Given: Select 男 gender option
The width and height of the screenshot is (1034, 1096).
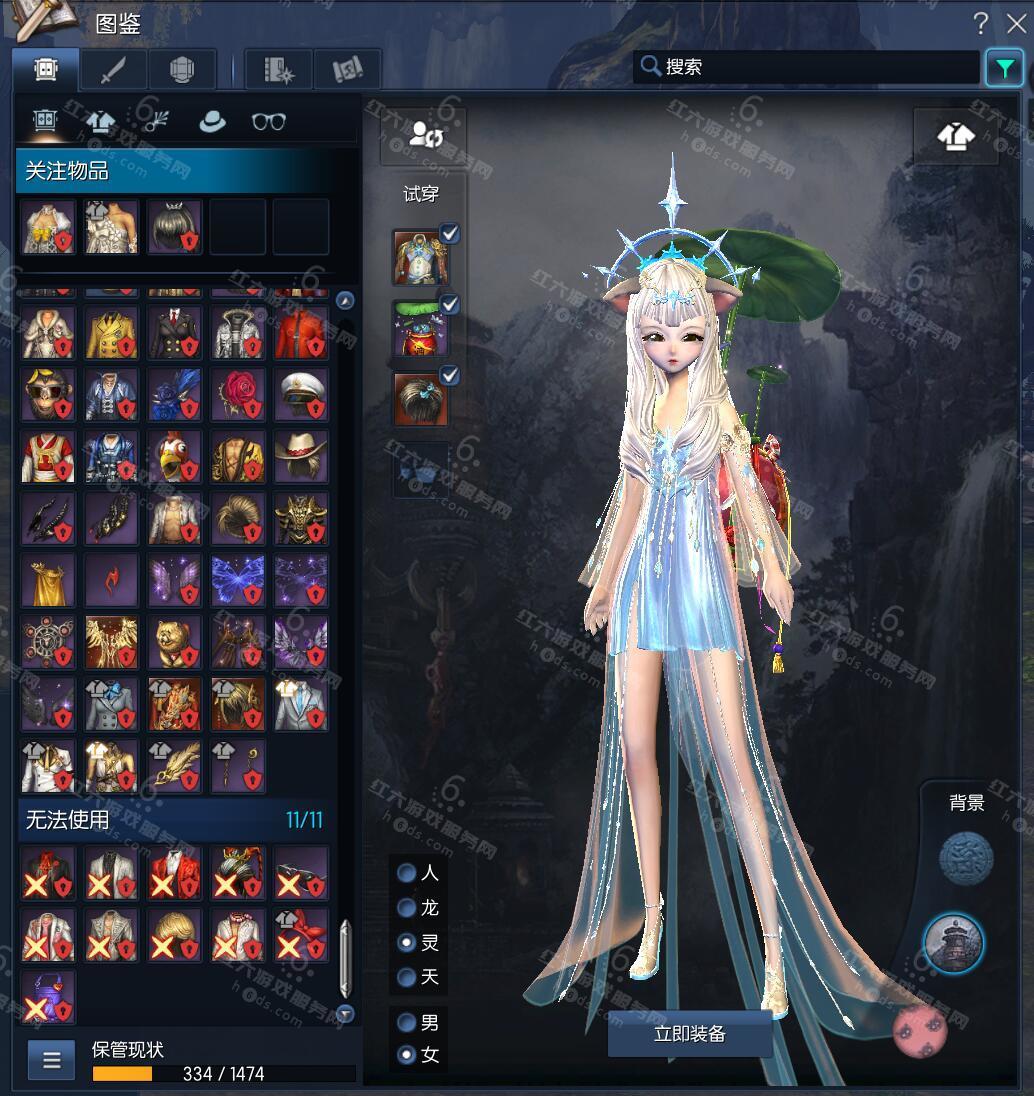Looking at the screenshot, I should 407,1023.
